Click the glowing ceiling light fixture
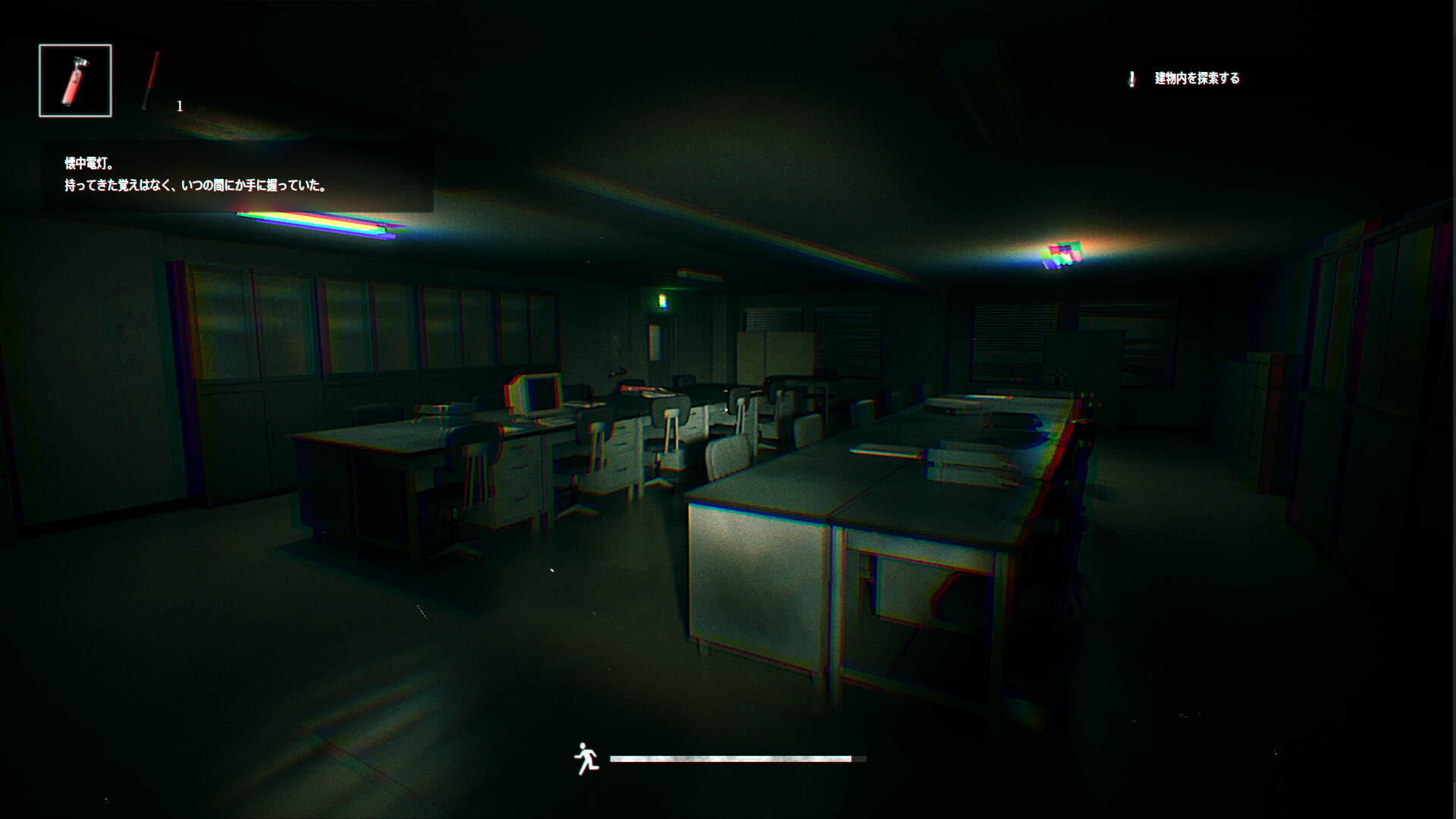 [1062, 254]
